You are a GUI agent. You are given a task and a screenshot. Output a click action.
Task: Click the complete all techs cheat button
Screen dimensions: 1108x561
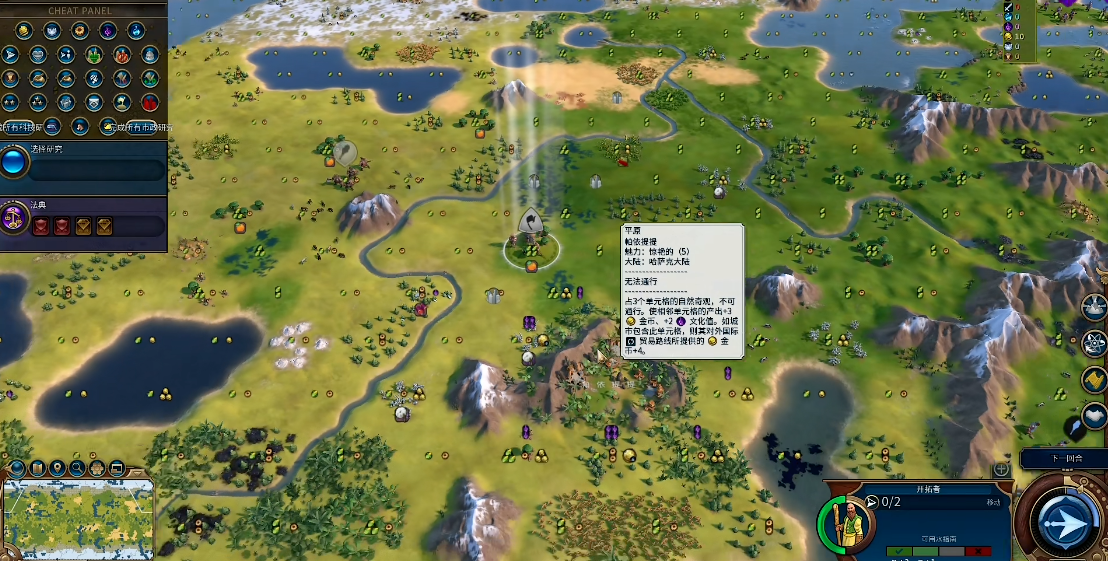[x=22, y=127]
